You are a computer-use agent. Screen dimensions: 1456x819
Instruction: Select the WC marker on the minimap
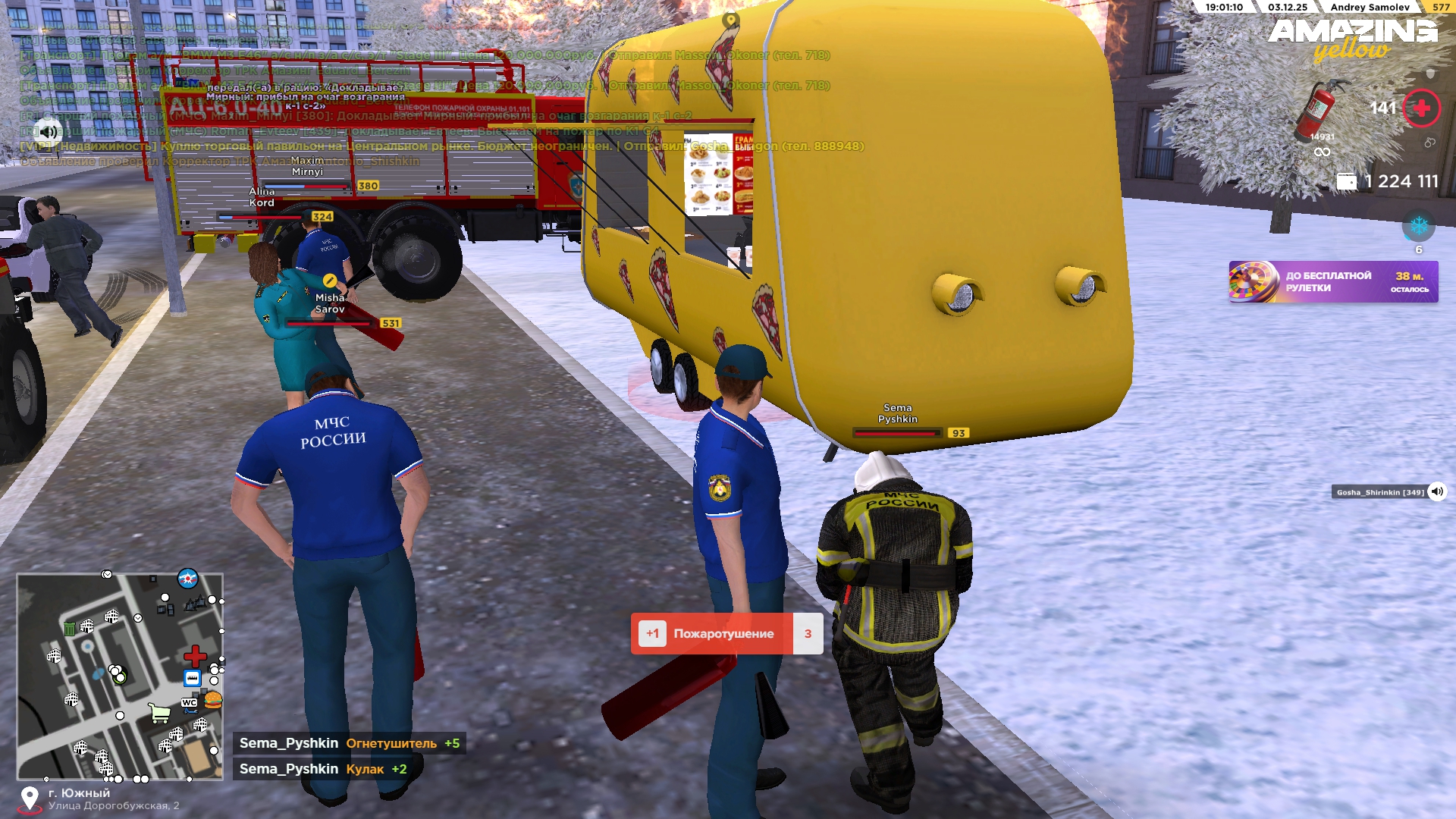[x=189, y=703]
